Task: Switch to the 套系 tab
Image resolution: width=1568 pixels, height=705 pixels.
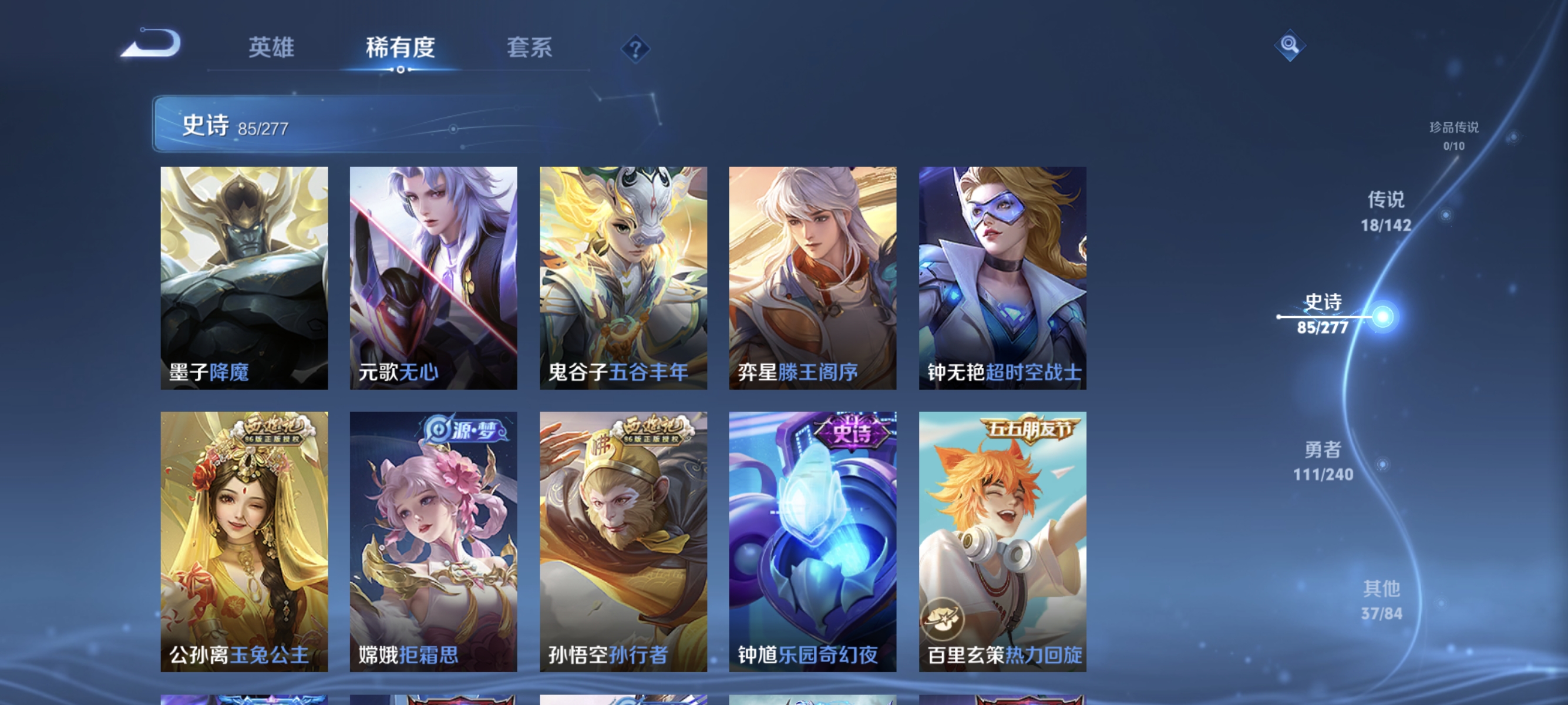Action: pyautogui.click(x=531, y=48)
